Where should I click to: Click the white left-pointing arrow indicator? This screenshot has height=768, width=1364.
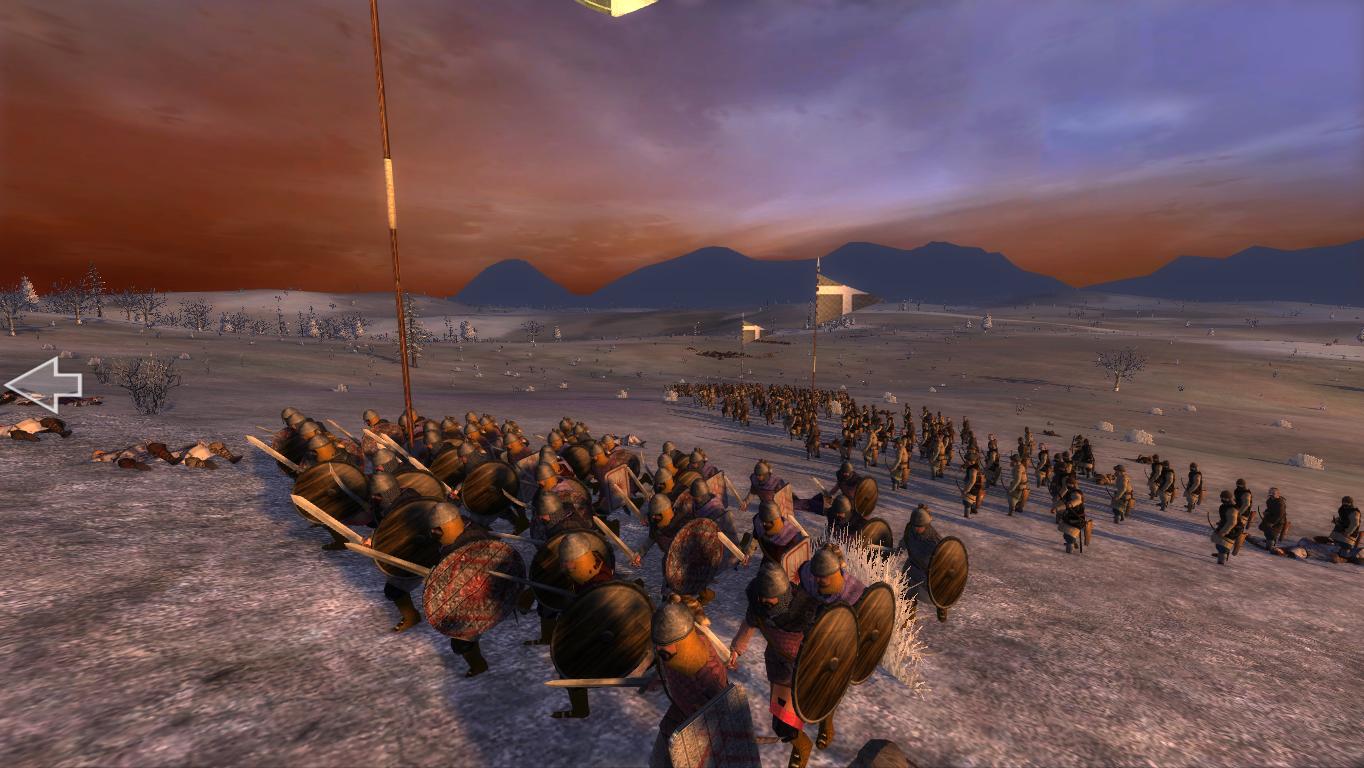click(42, 384)
